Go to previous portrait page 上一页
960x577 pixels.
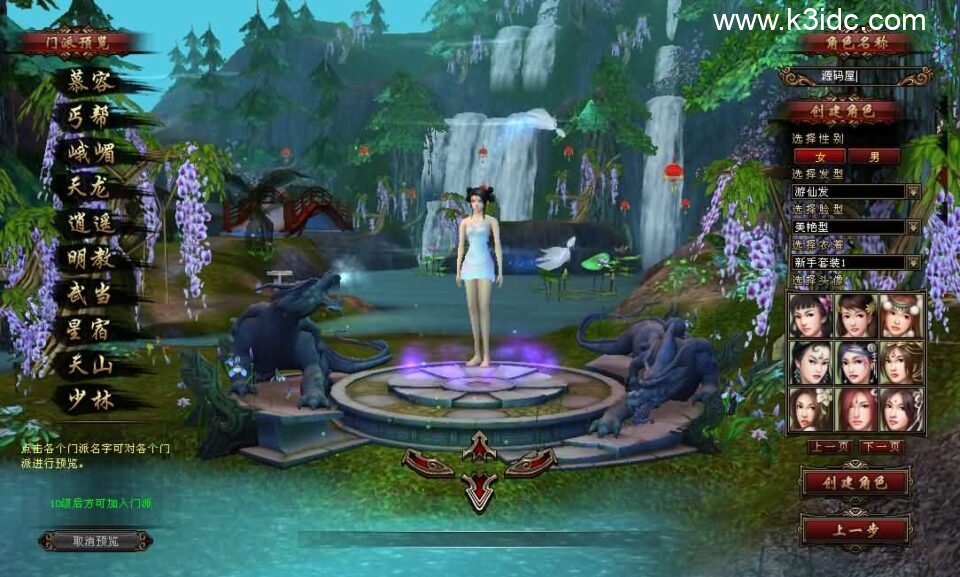[x=829, y=446]
